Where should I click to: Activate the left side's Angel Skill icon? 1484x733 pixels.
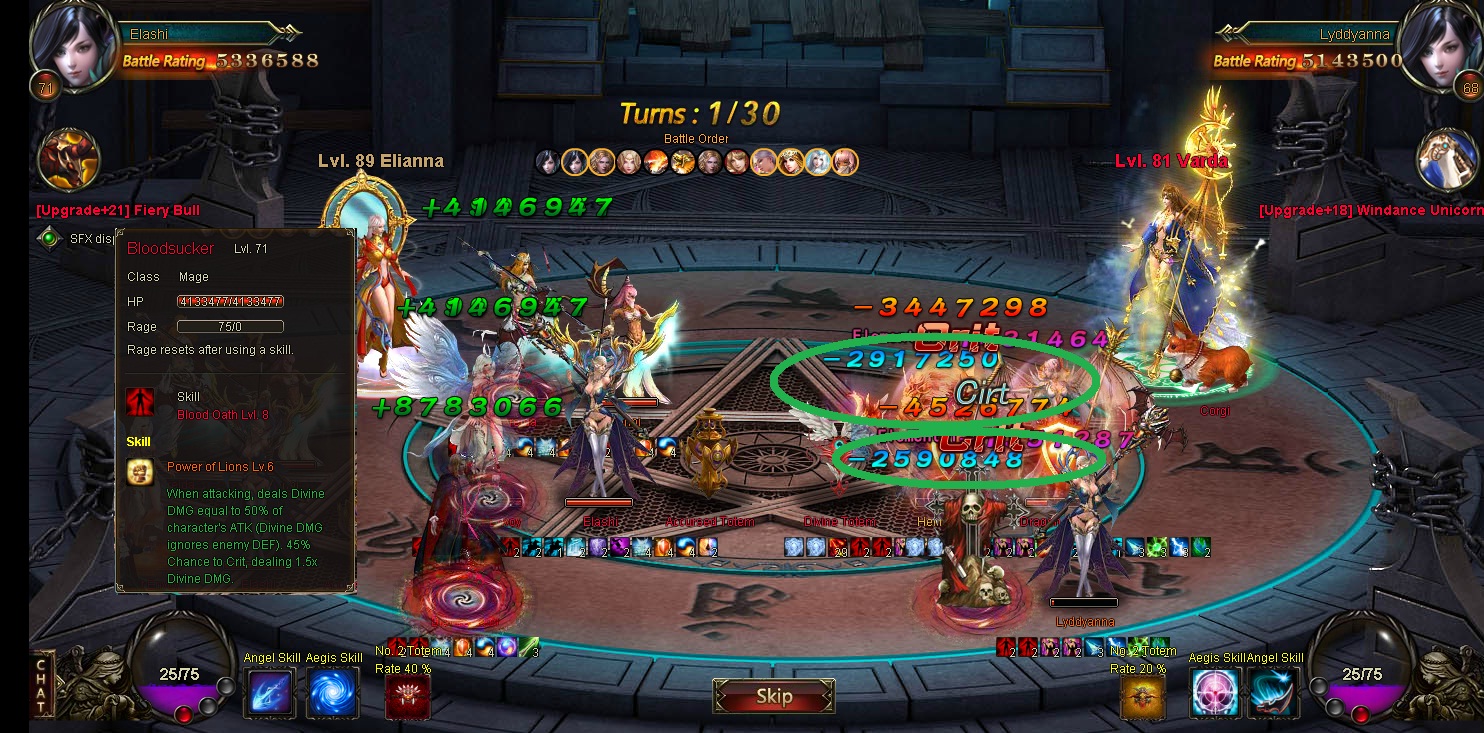coord(270,692)
